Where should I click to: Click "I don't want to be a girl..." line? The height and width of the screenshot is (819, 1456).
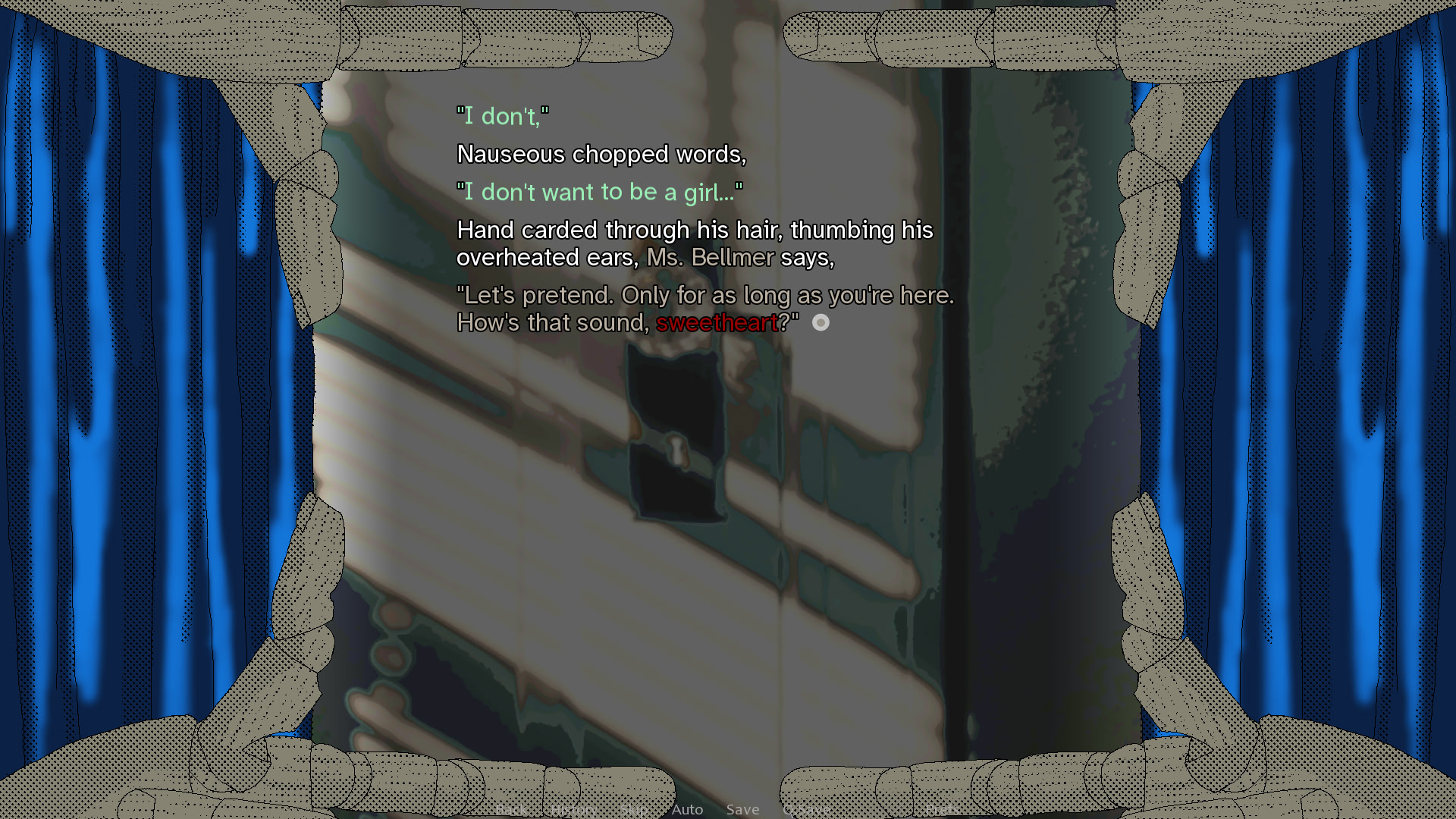[x=600, y=192]
